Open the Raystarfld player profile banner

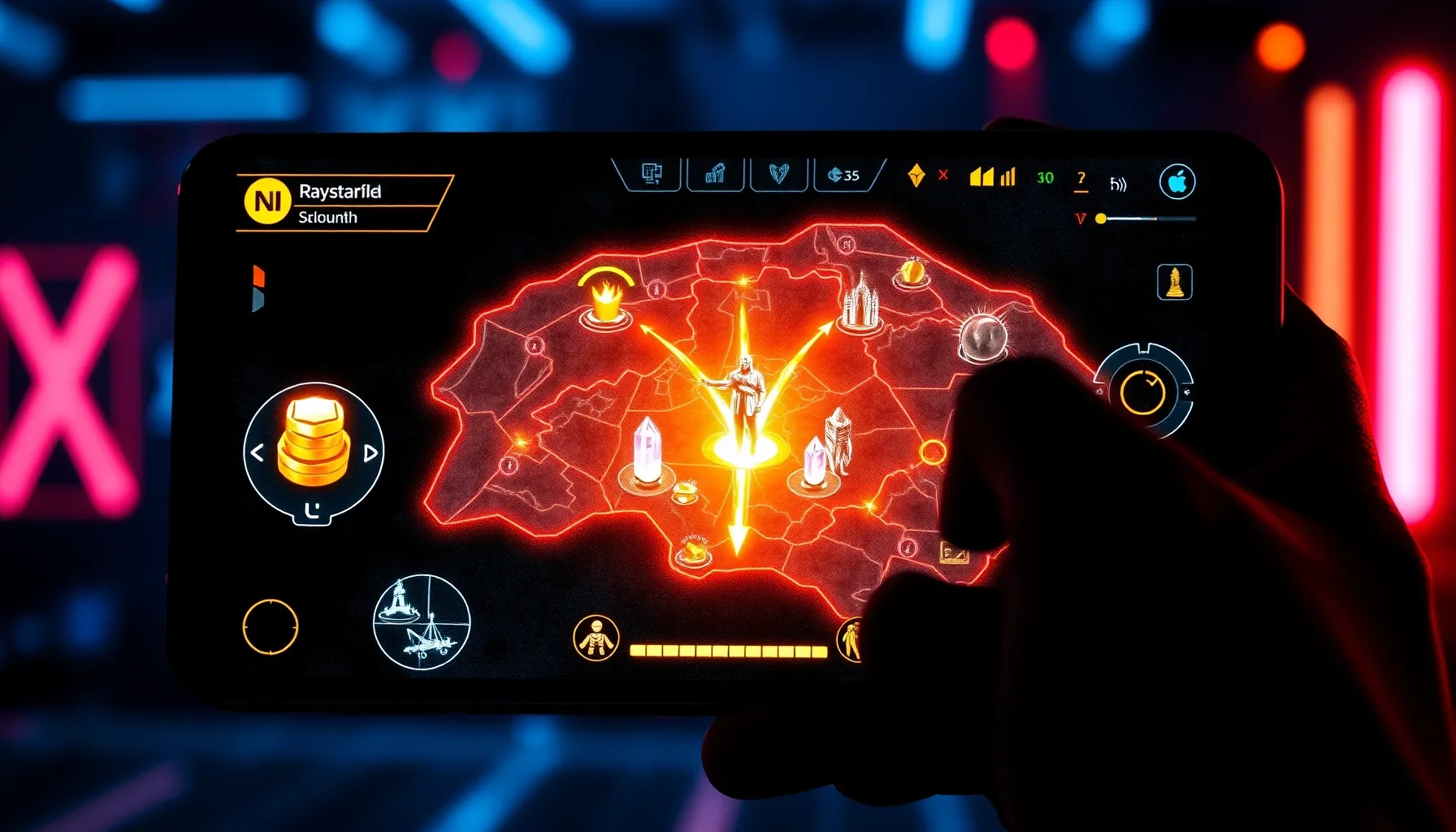coord(341,203)
